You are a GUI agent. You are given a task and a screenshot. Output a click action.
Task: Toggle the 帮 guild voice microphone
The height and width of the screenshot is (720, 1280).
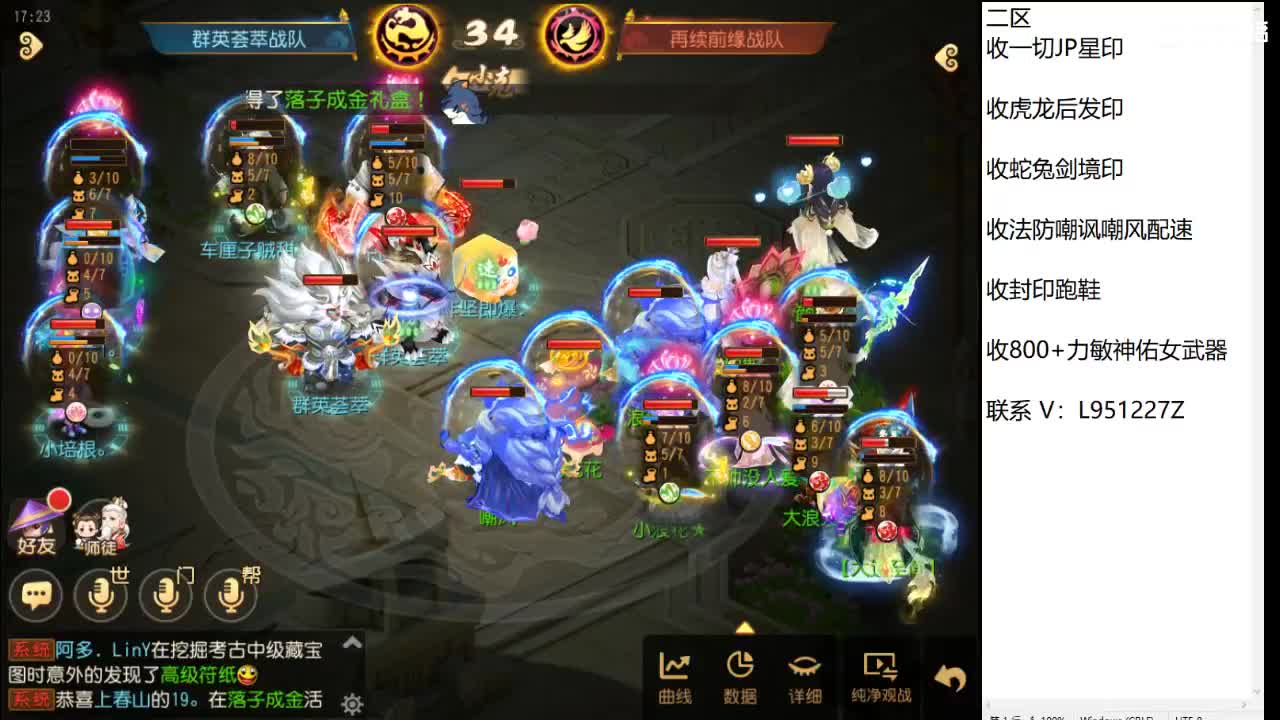(x=231, y=595)
